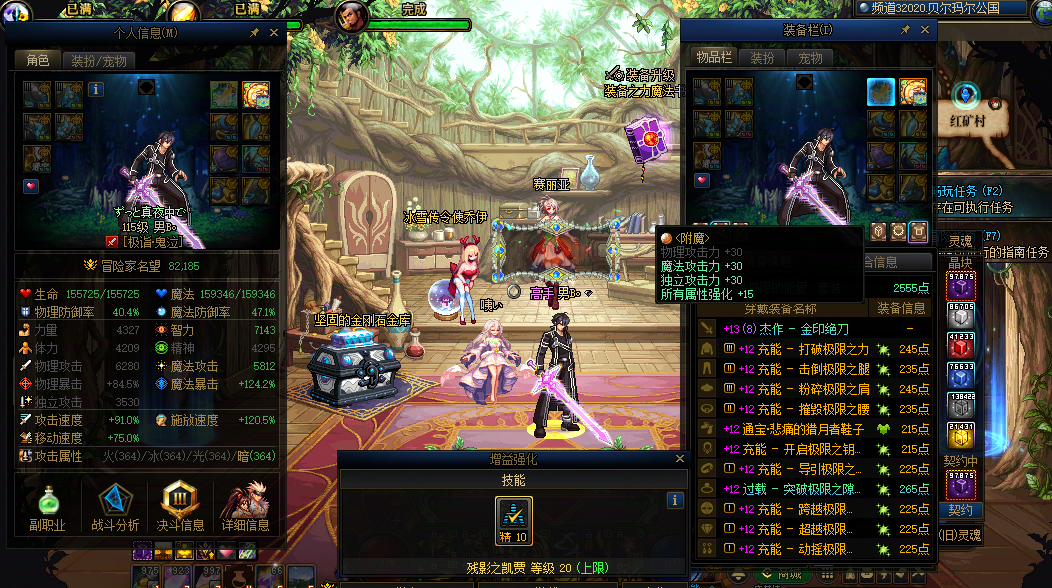
Task: Click the 契约 contract button
Action: point(959,510)
